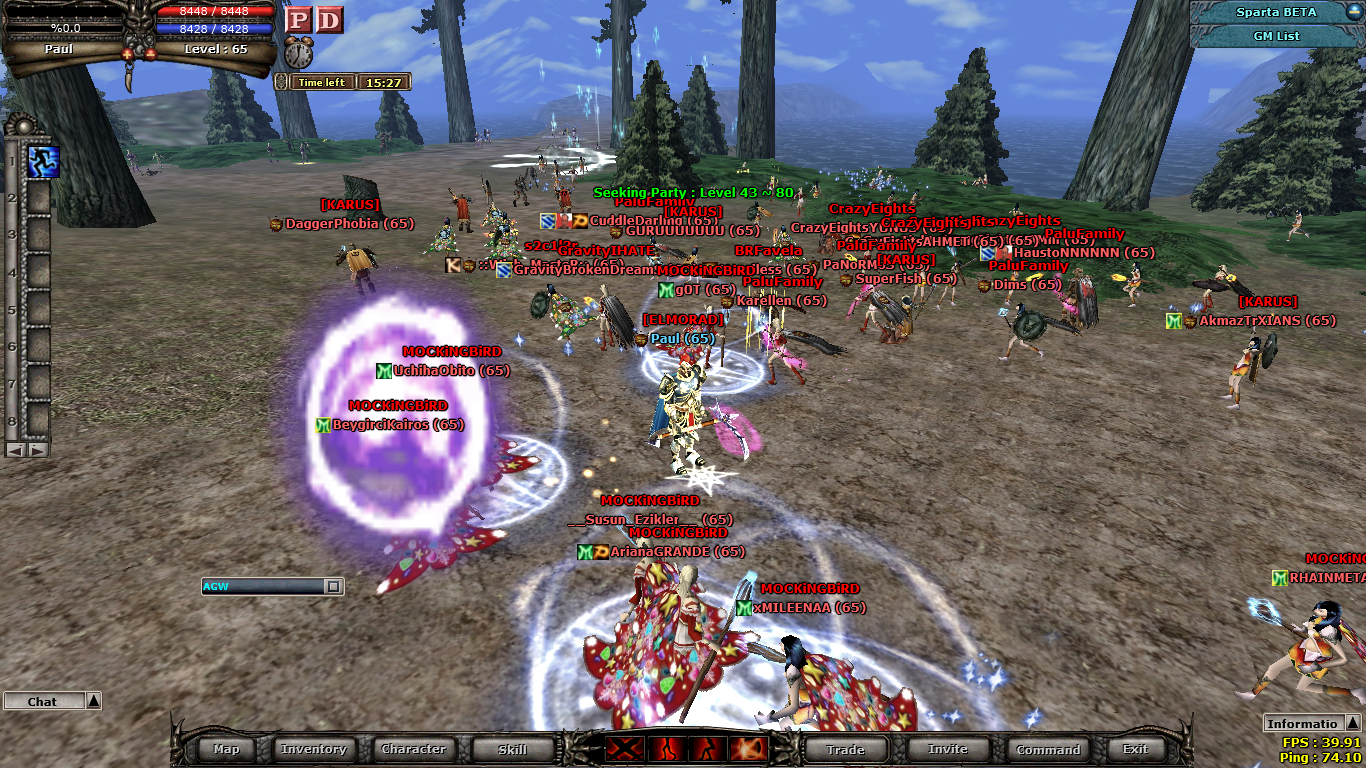The height and width of the screenshot is (768, 1366).
Task: Click the alarm clock icon
Action: point(298,53)
